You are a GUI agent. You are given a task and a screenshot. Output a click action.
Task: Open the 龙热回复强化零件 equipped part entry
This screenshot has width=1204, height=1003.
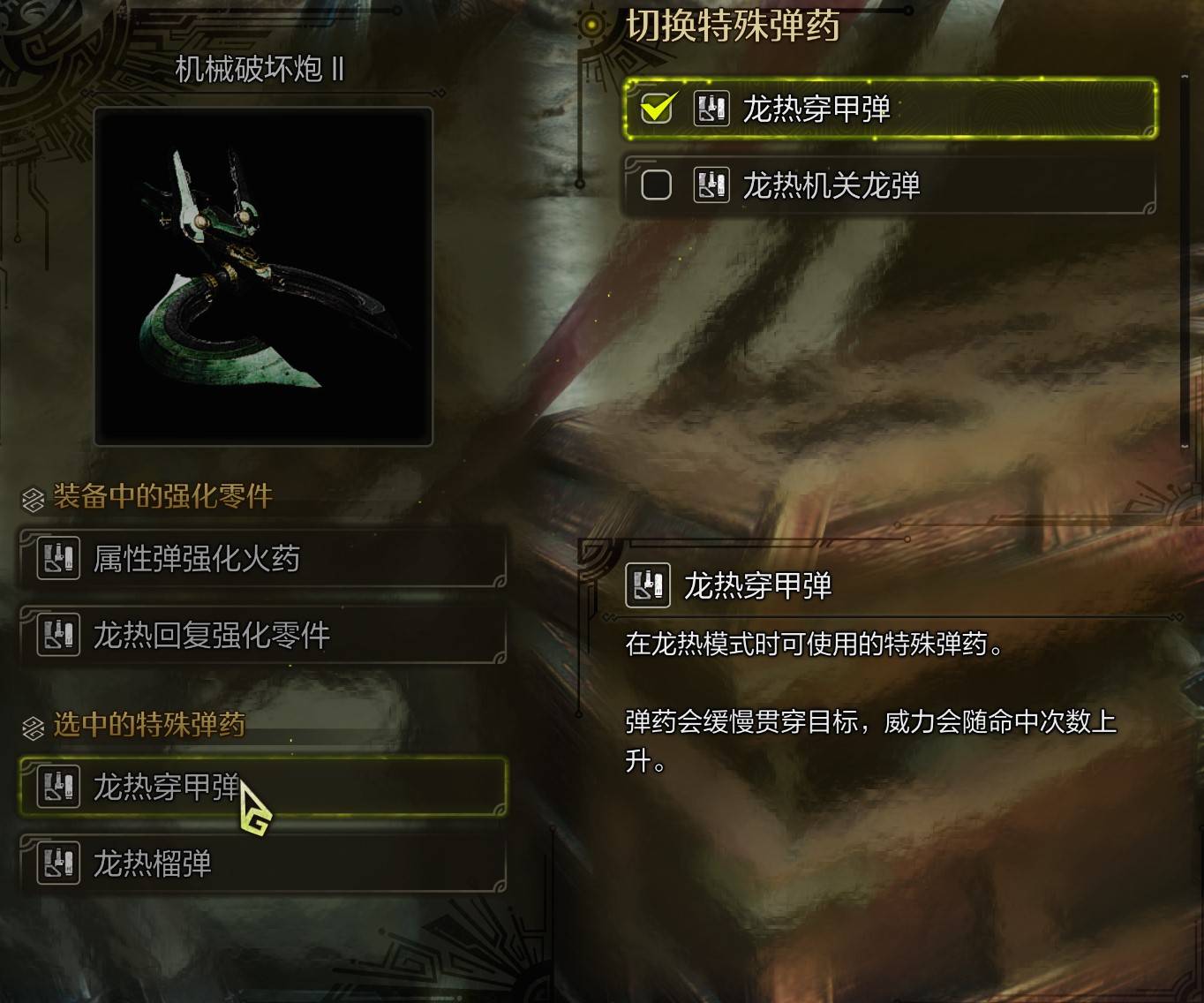265,633
